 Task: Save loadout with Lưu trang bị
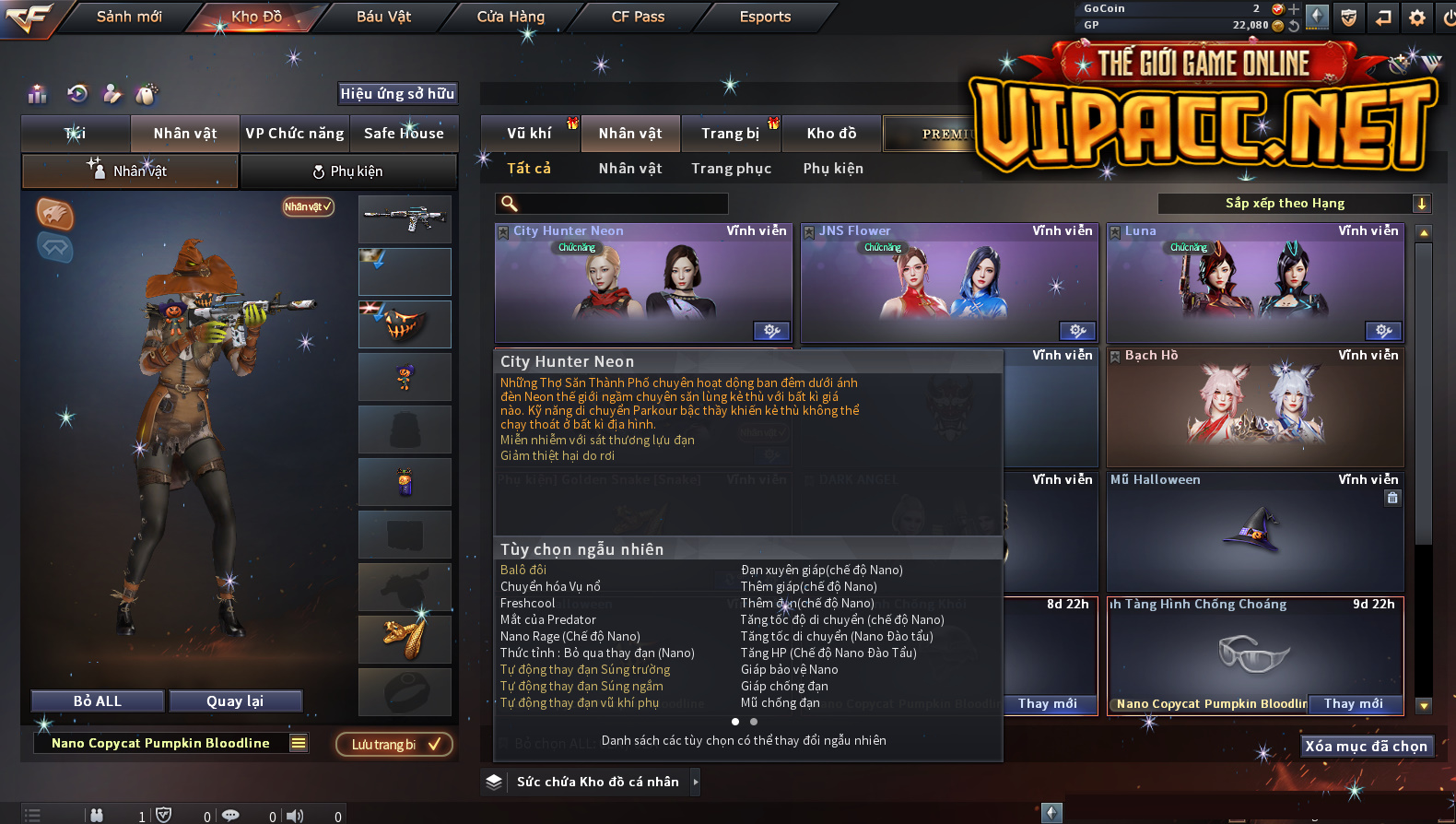click(394, 745)
